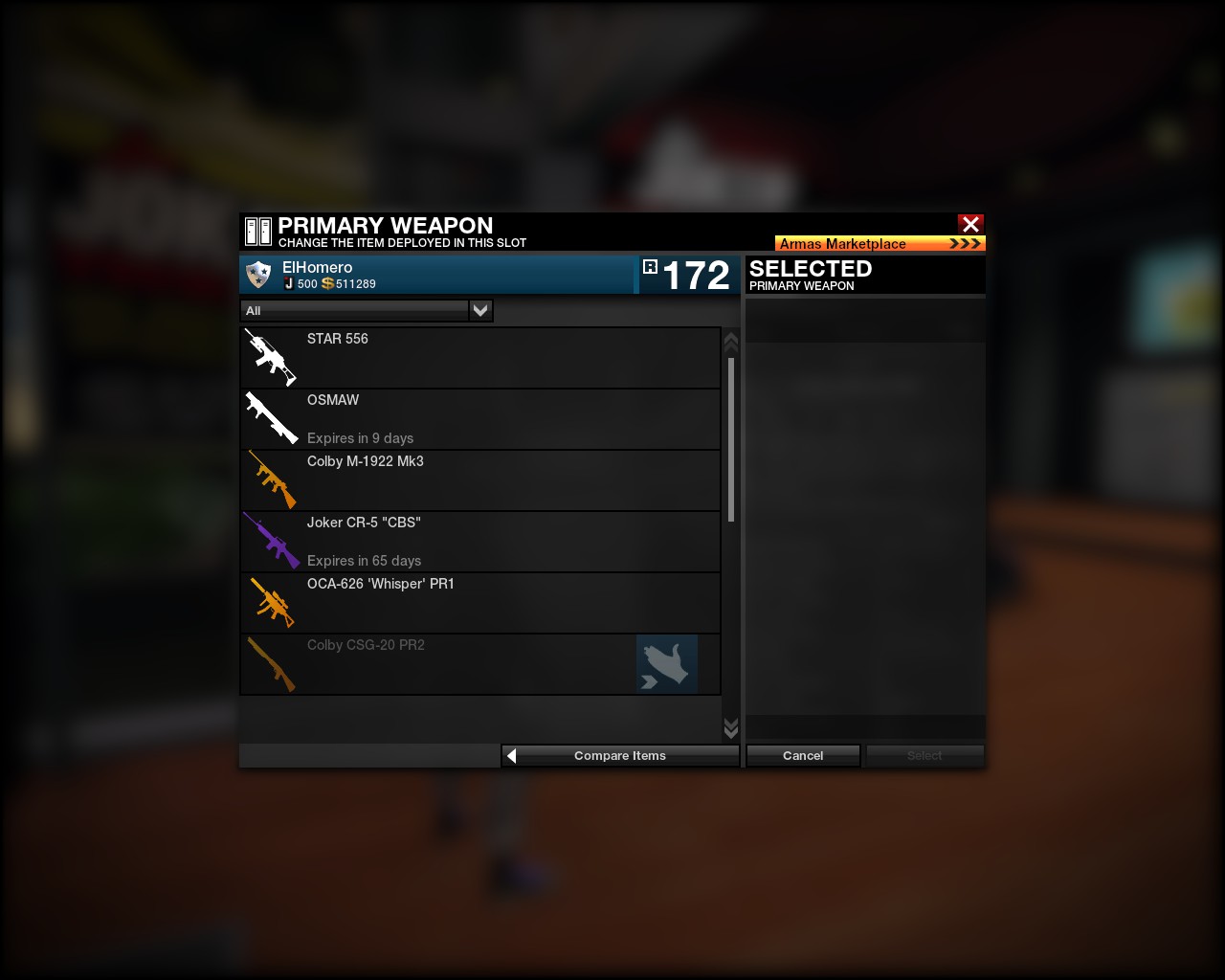Image resolution: width=1225 pixels, height=980 pixels.
Task: Cancel the weapon selection
Action: tap(803, 756)
